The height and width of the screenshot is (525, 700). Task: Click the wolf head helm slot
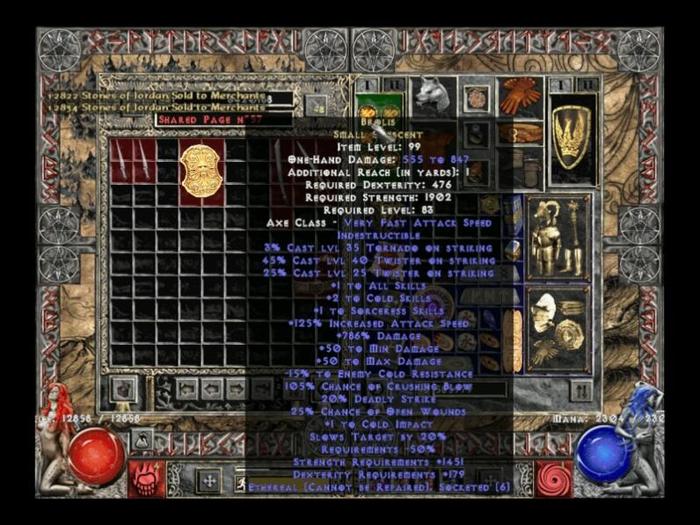point(434,95)
